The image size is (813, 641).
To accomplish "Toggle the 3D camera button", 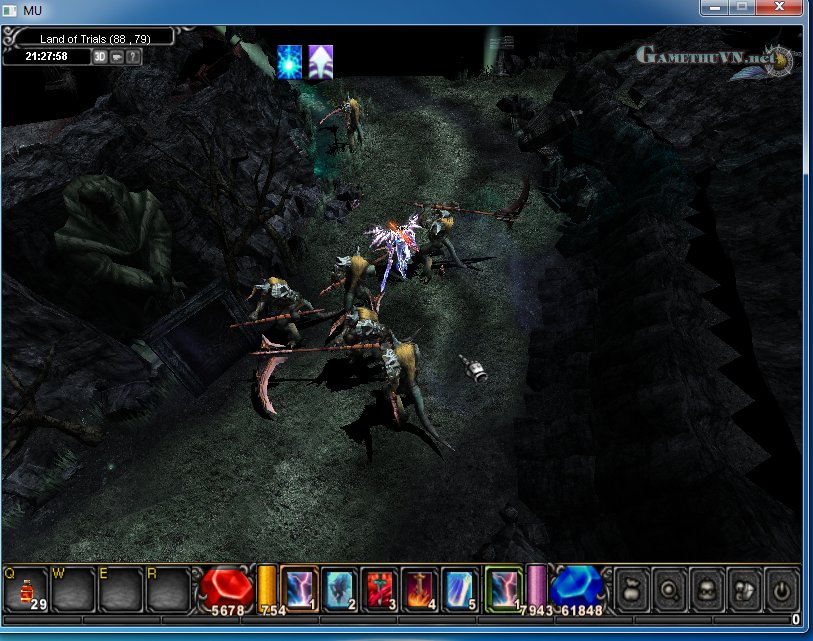I will coord(100,56).
